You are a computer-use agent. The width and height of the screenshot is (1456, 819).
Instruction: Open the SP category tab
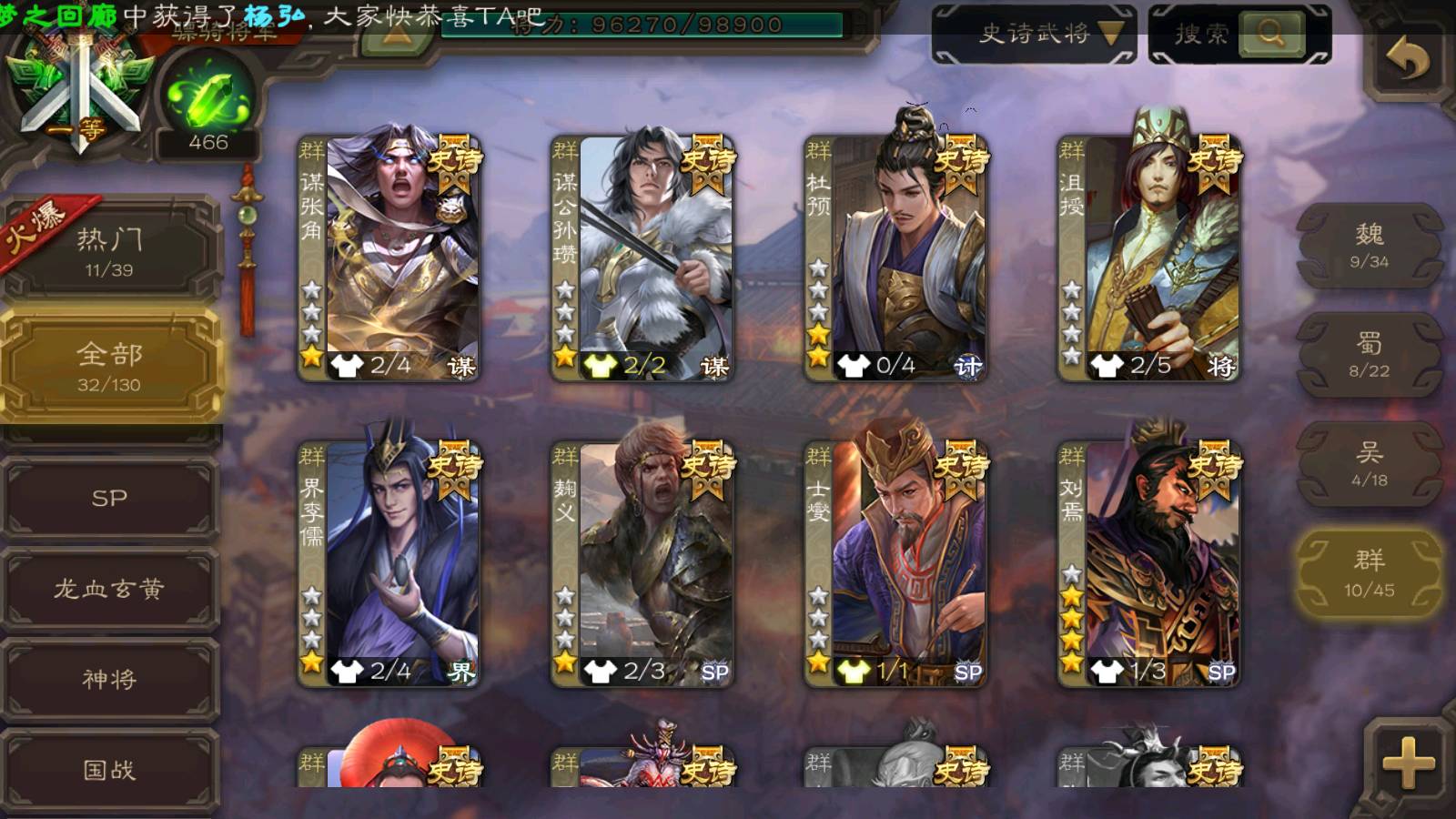click(x=109, y=498)
